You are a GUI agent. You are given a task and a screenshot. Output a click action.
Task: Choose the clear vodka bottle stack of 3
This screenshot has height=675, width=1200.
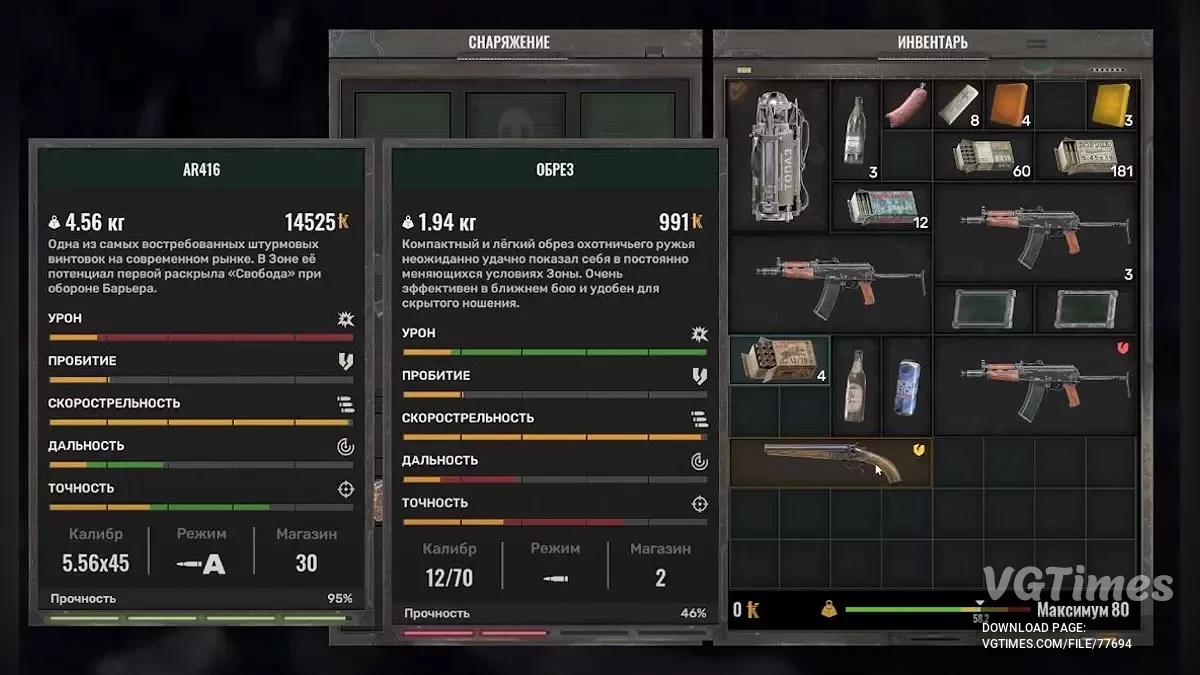pos(855,130)
